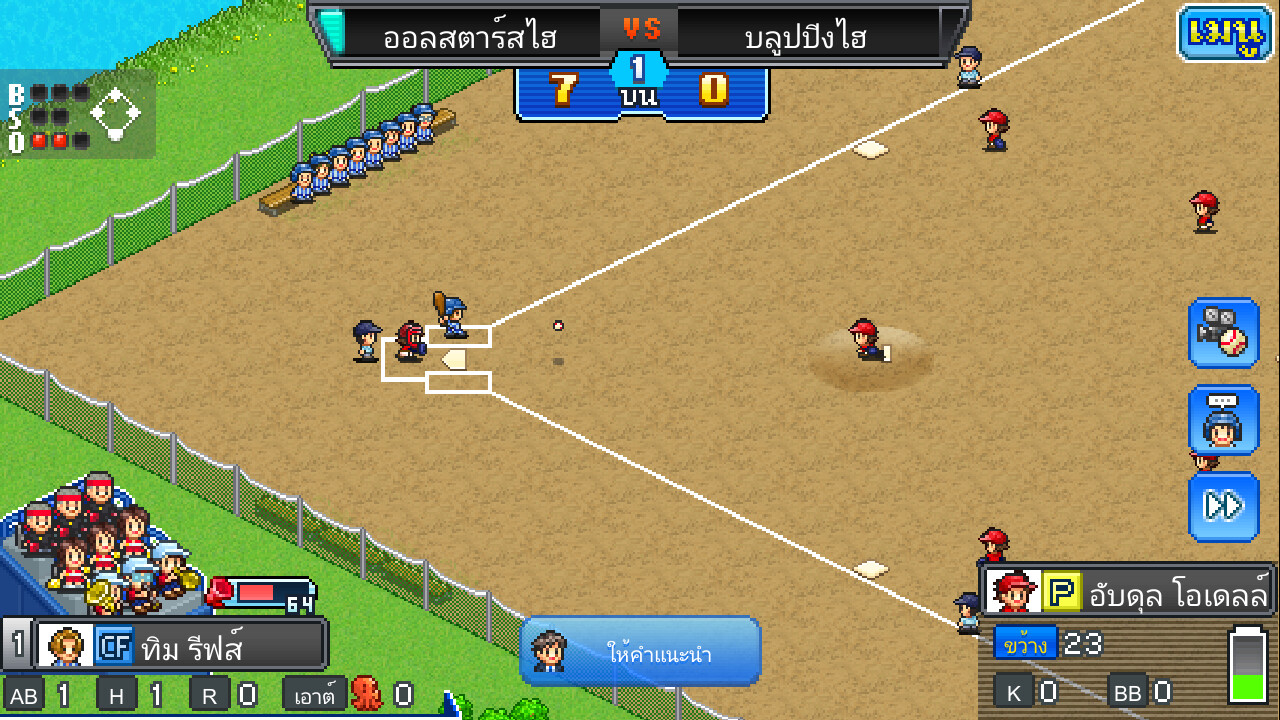Tap the fast-forward icon to speed up play
The image size is (1280, 720).
(x=1224, y=507)
